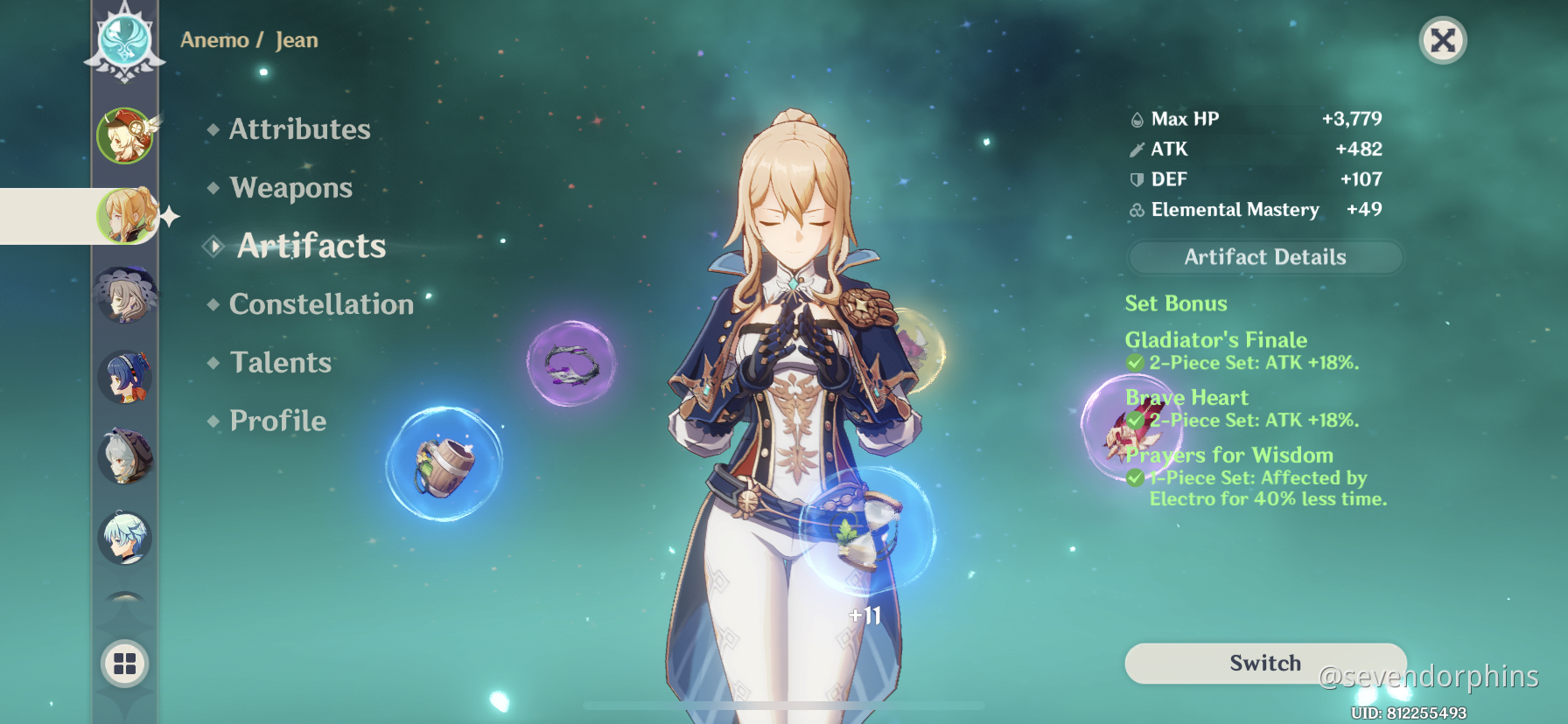
Task: Open Artifact Details
Action: click(x=1263, y=256)
